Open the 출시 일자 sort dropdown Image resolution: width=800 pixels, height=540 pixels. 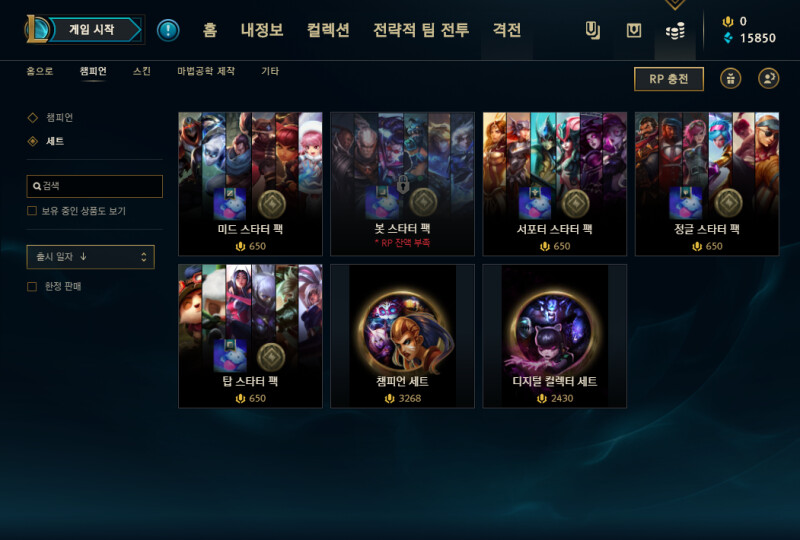coord(90,257)
